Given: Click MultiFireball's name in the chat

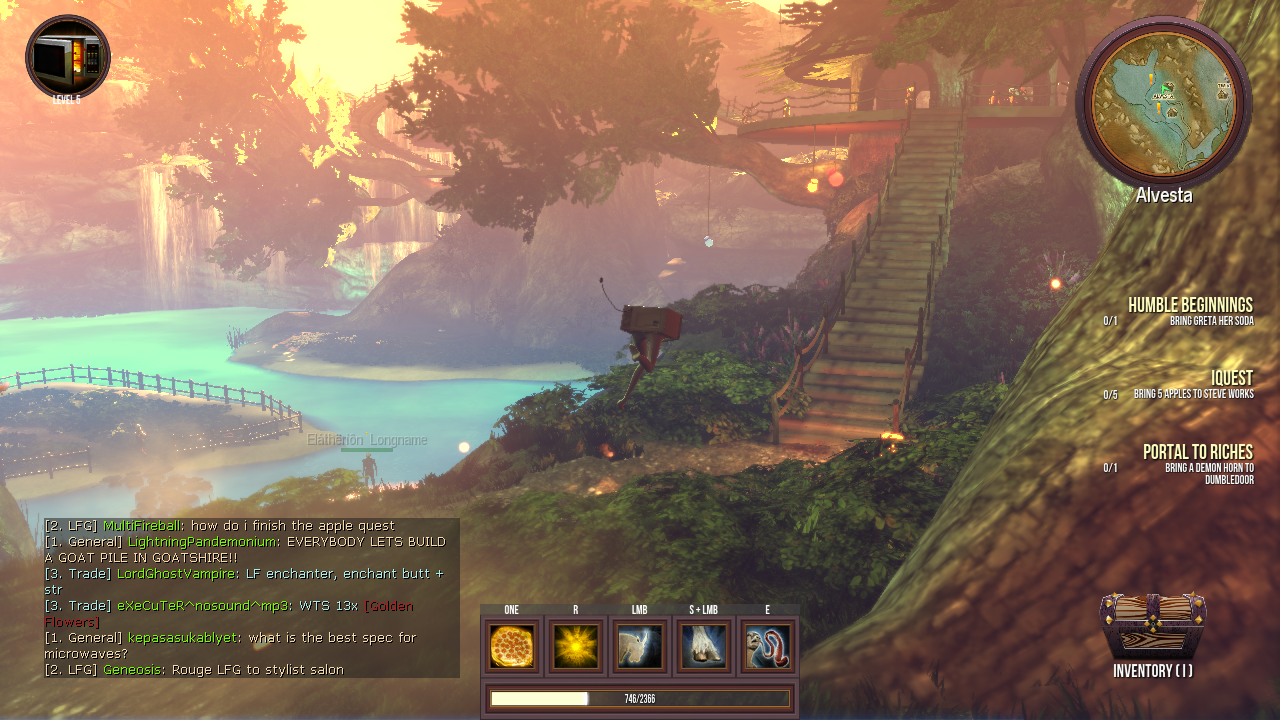Looking at the screenshot, I should click(142, 526).
